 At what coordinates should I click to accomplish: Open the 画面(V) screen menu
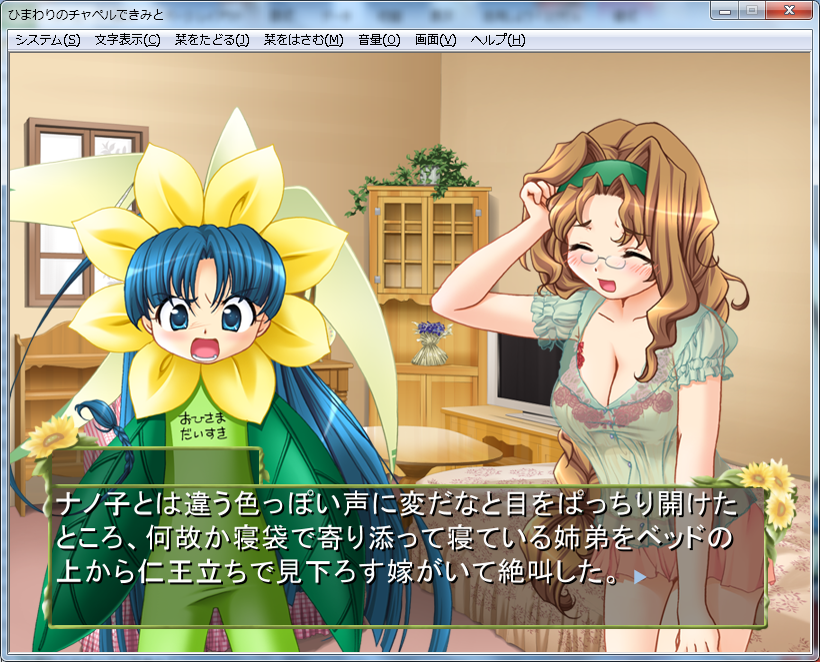click(435, 40)
